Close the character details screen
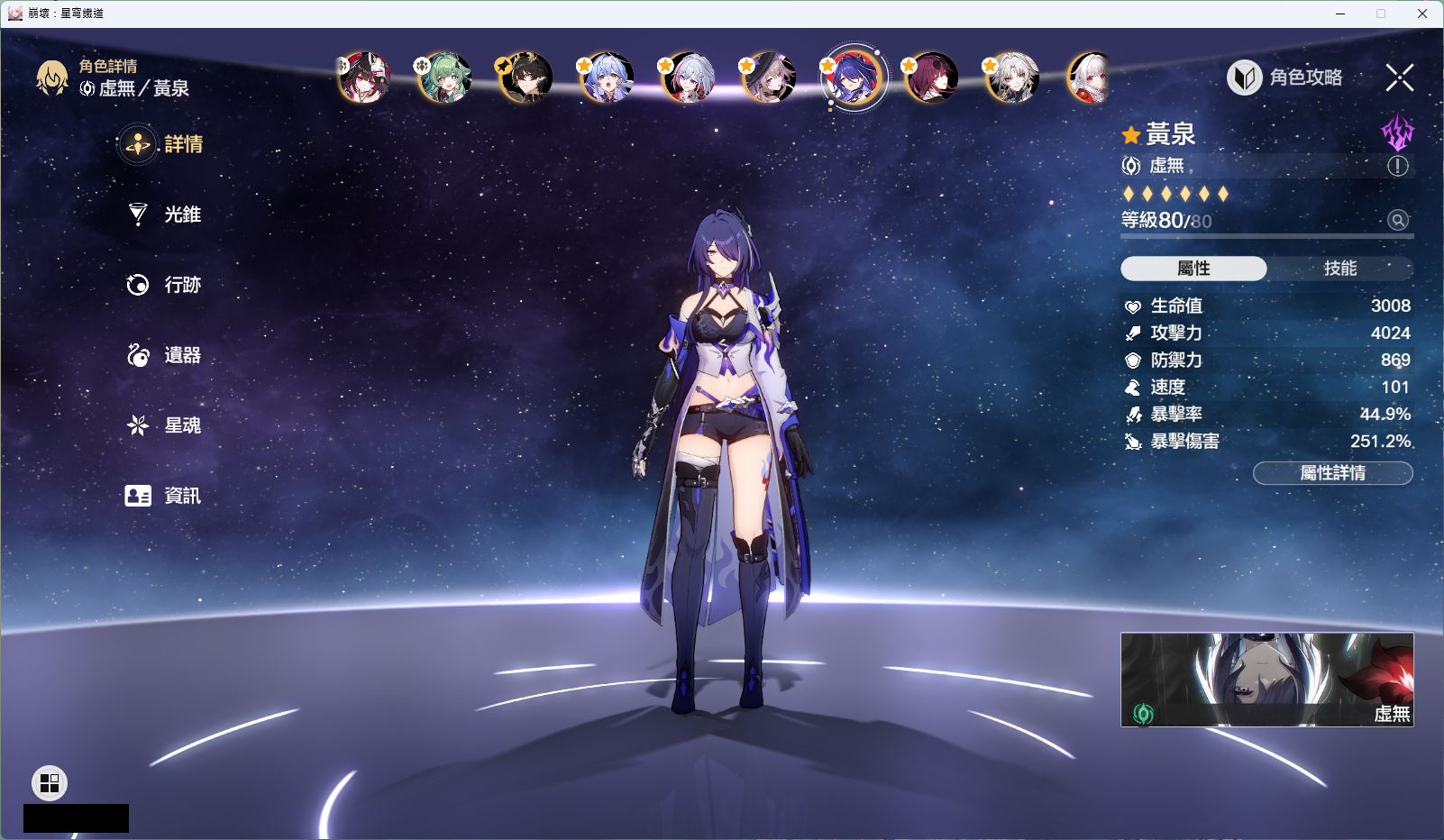Viewport: 1444px width, 840px height. click(x=1399, y=78)
